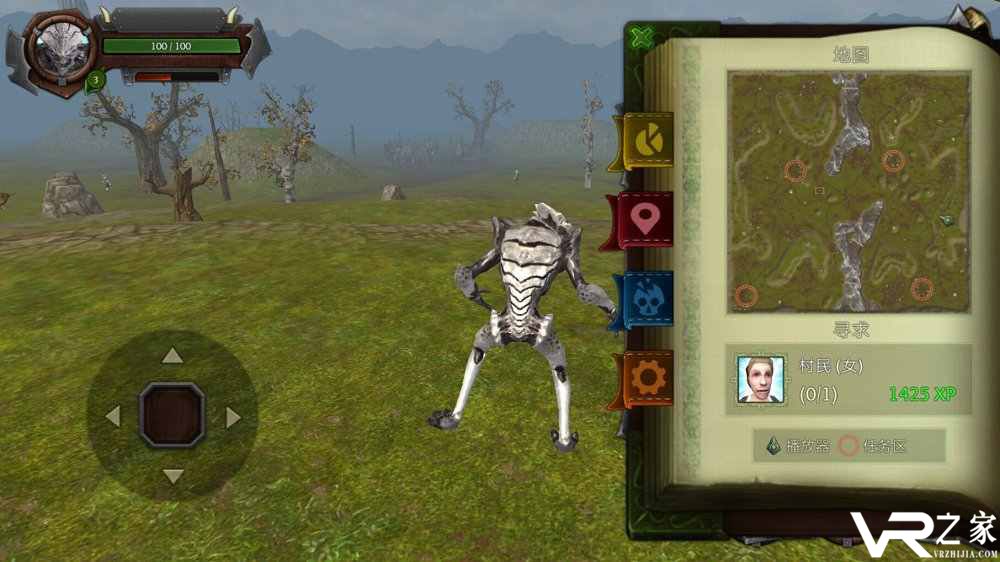Viewport: 1000px width, 562px height.
Task: Tap the down arrow on the movement pad
Action: [173, 476]
